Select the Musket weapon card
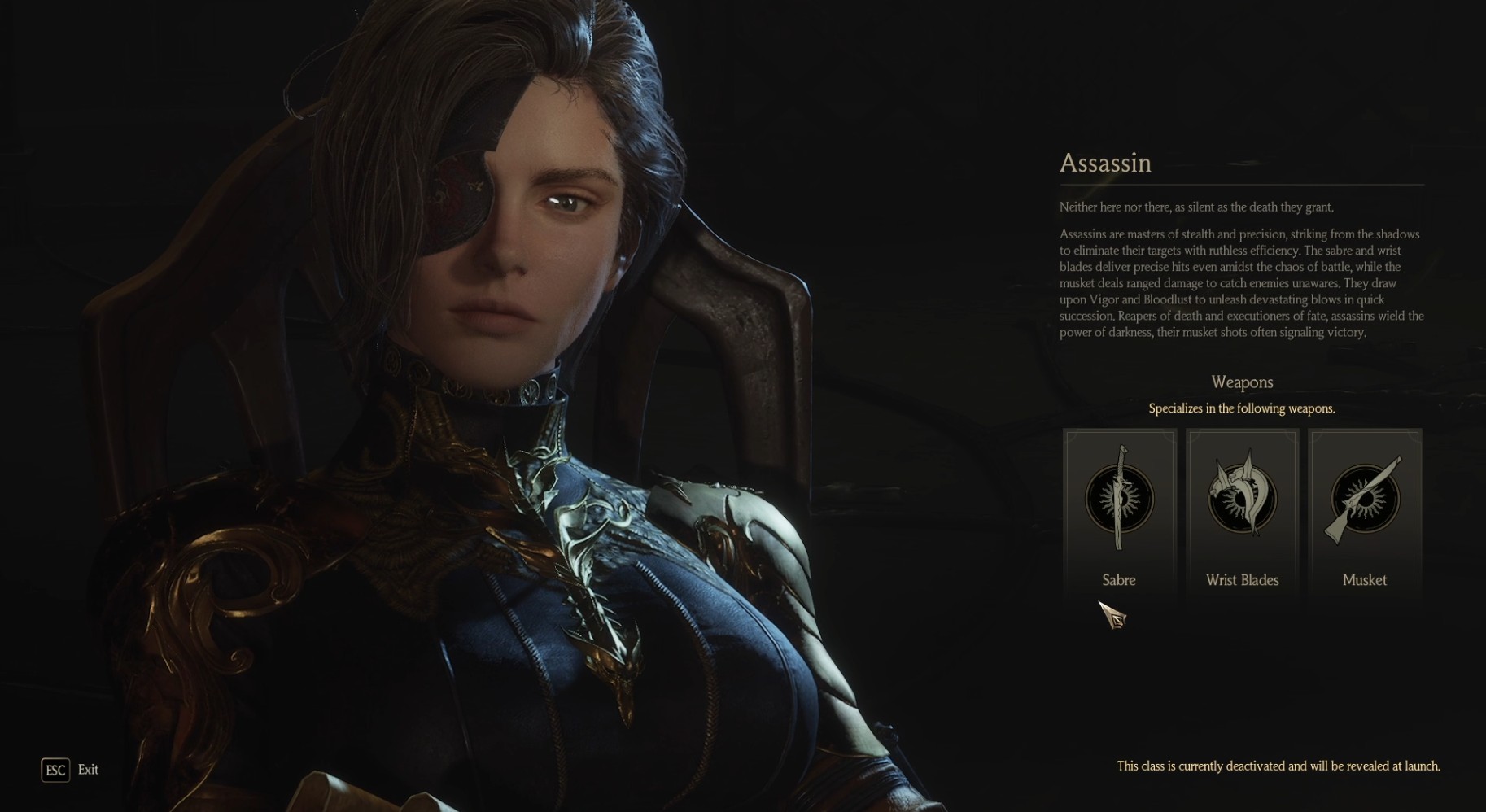 [x=1363, y=514]
